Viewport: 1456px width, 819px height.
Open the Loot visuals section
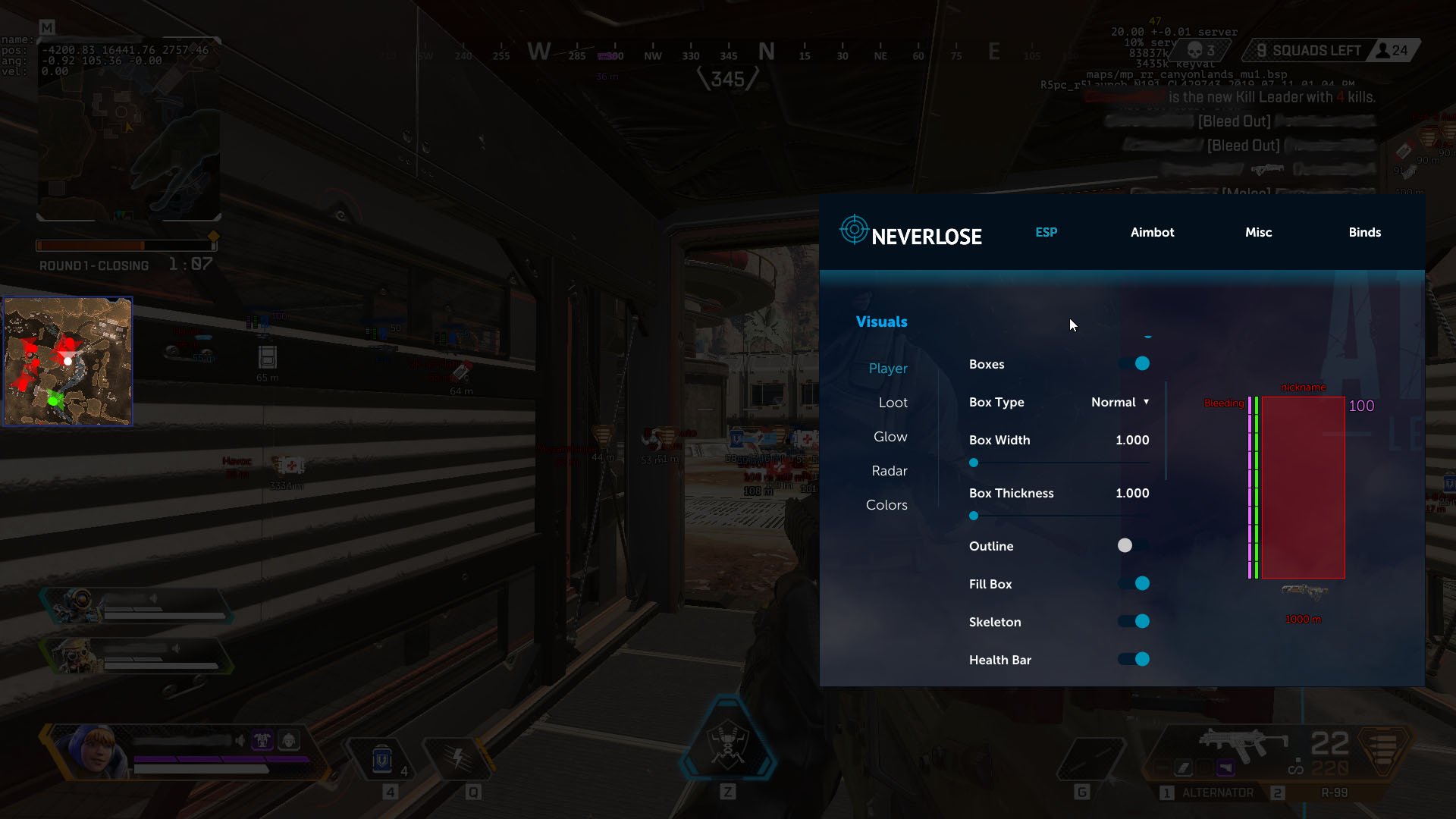coord(893,403)
